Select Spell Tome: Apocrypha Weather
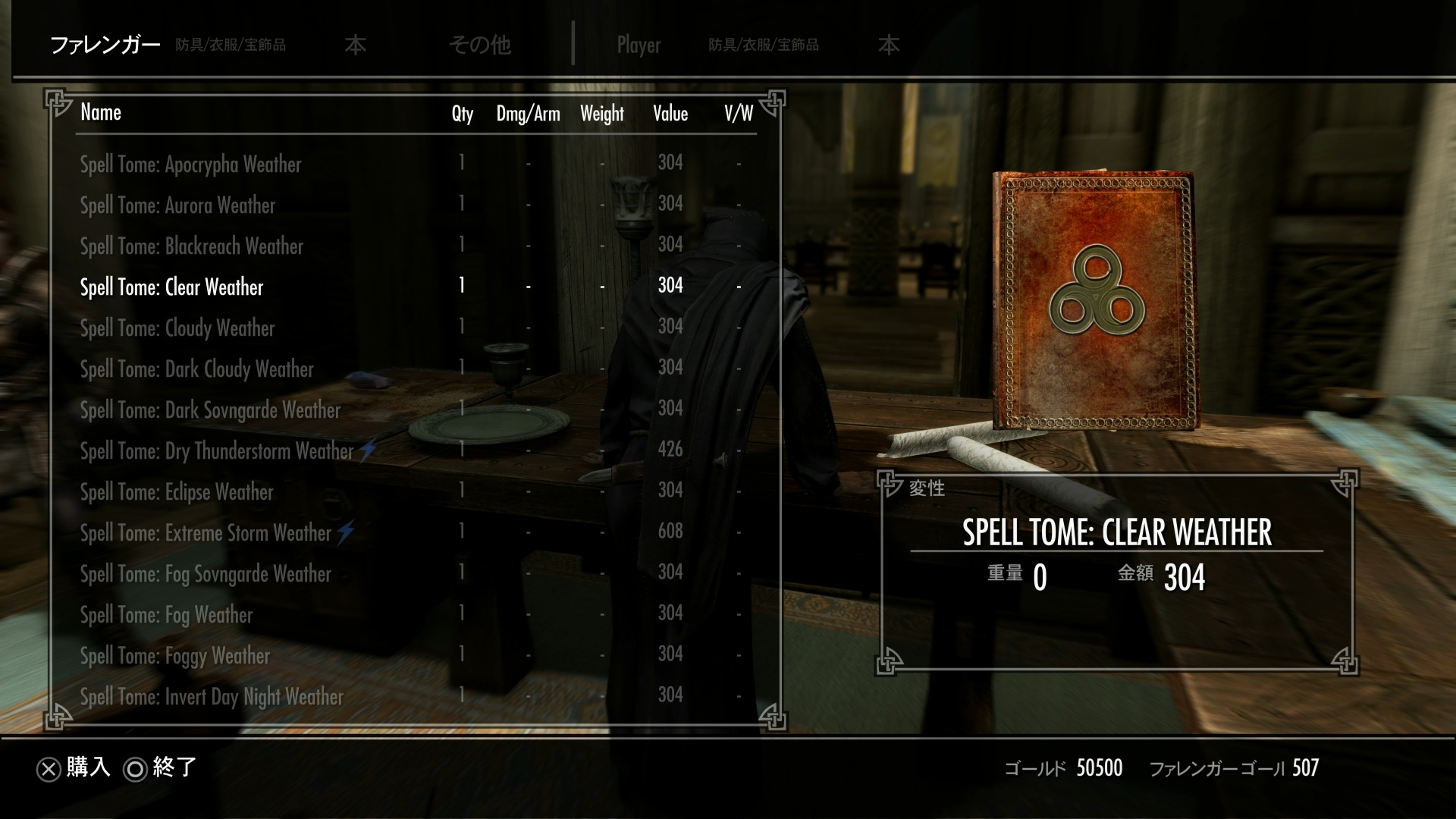 click(191, 165)
